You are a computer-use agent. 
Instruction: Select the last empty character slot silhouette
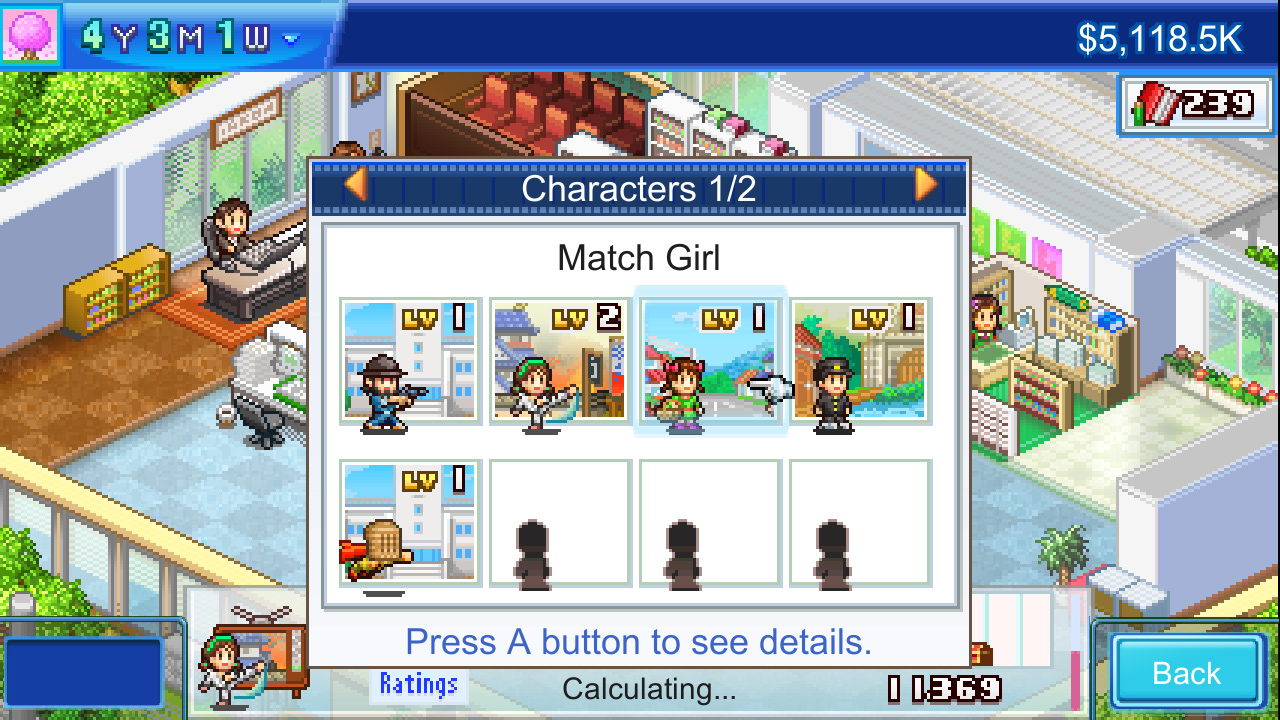click(x=860, y=522)
